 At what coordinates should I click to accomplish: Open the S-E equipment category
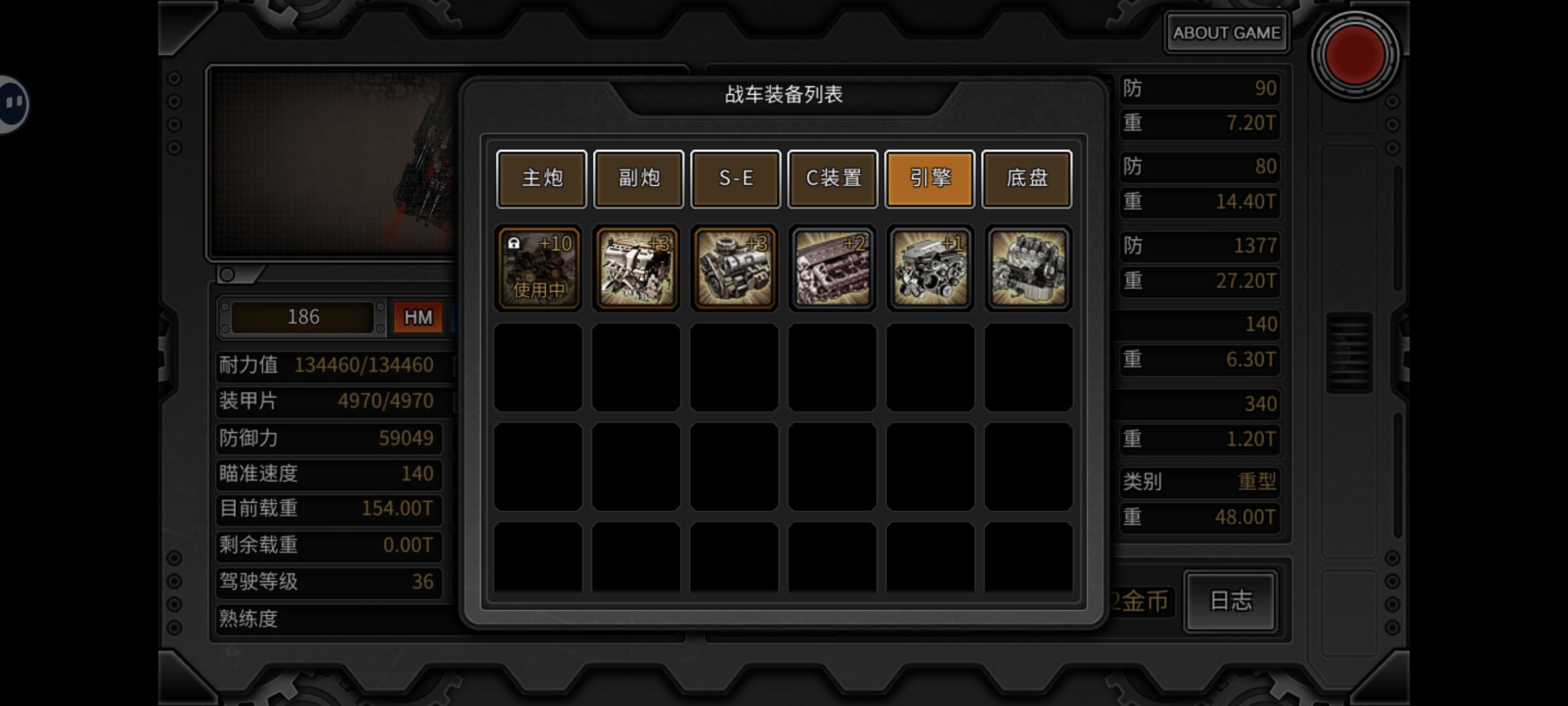pos(735,178)
